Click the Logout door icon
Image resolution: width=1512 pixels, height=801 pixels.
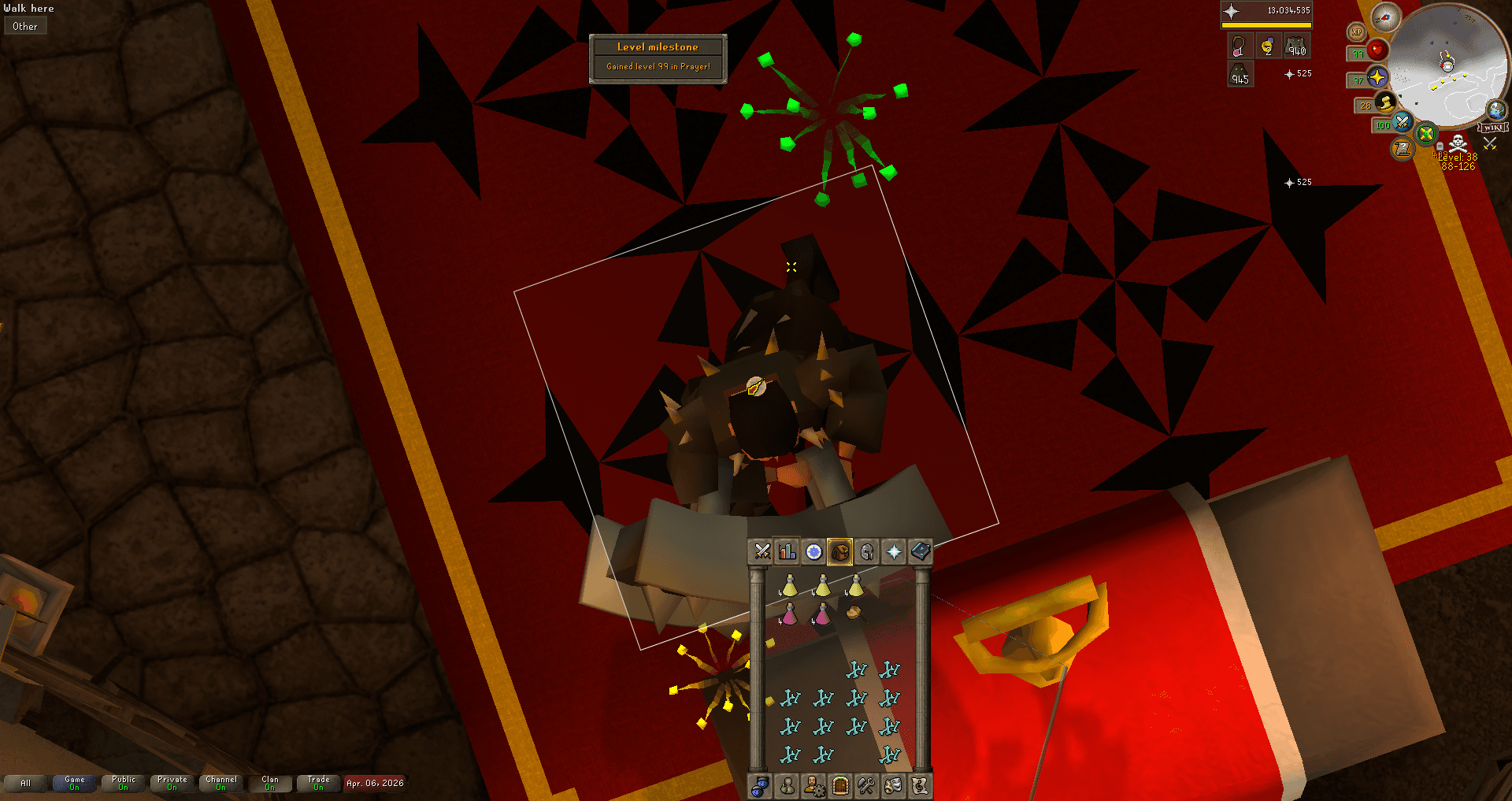click(x=840, y=786)
